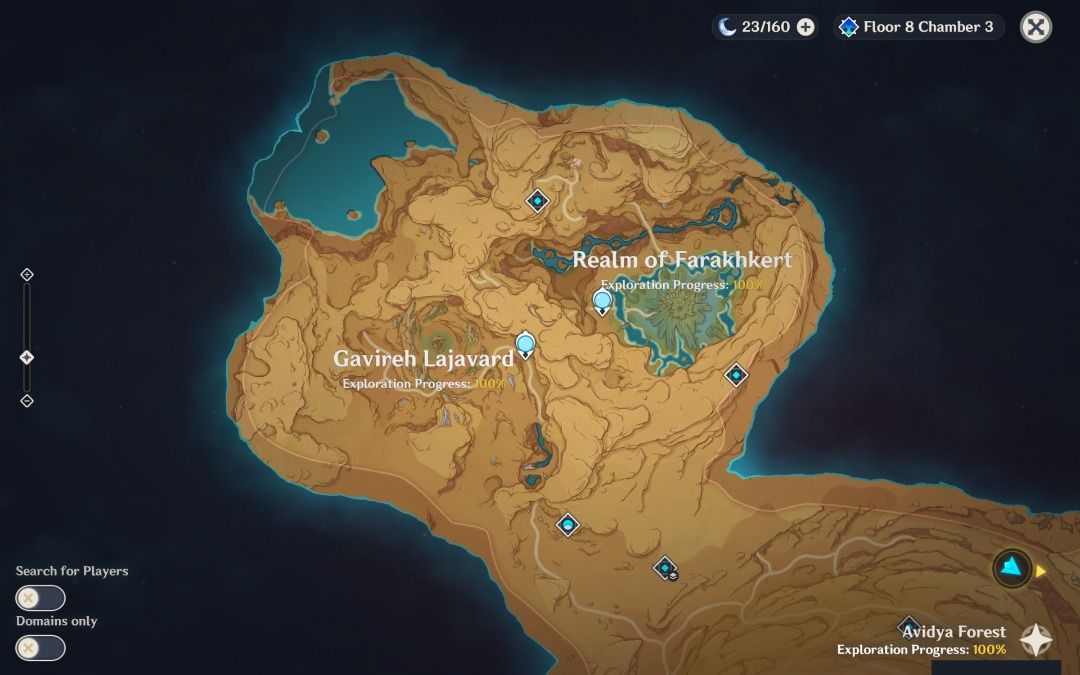Zoom out with the map zoom slider's bottom button

(27, 401)
